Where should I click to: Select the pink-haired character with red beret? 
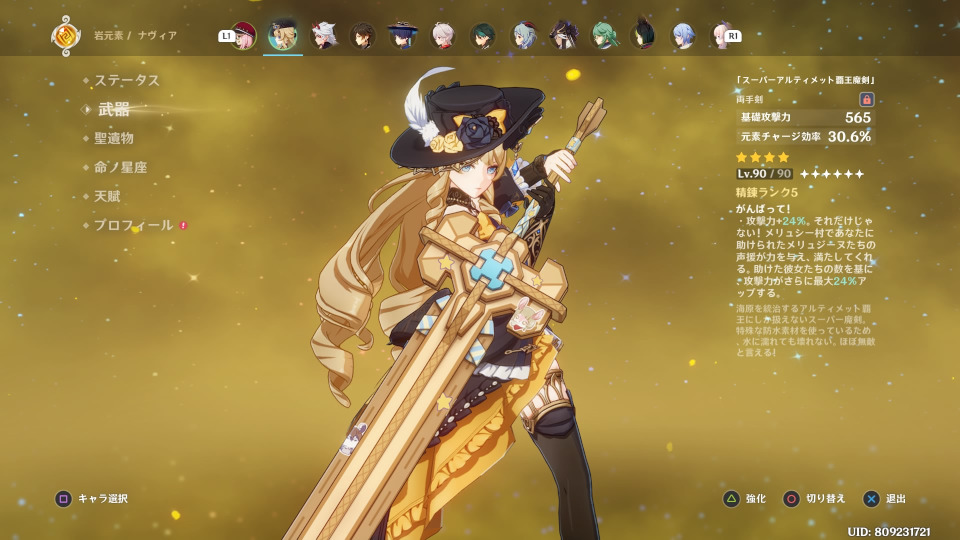[244, 36]
